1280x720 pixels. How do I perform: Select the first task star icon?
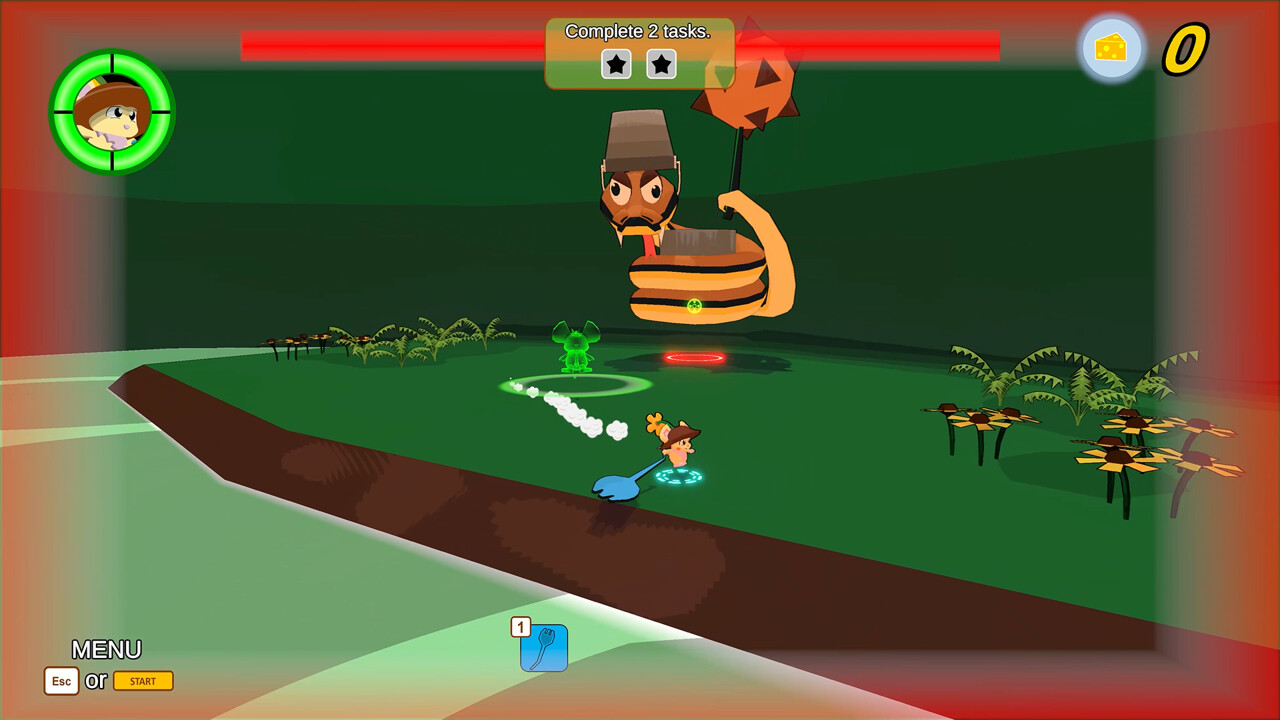coord(616,64)
